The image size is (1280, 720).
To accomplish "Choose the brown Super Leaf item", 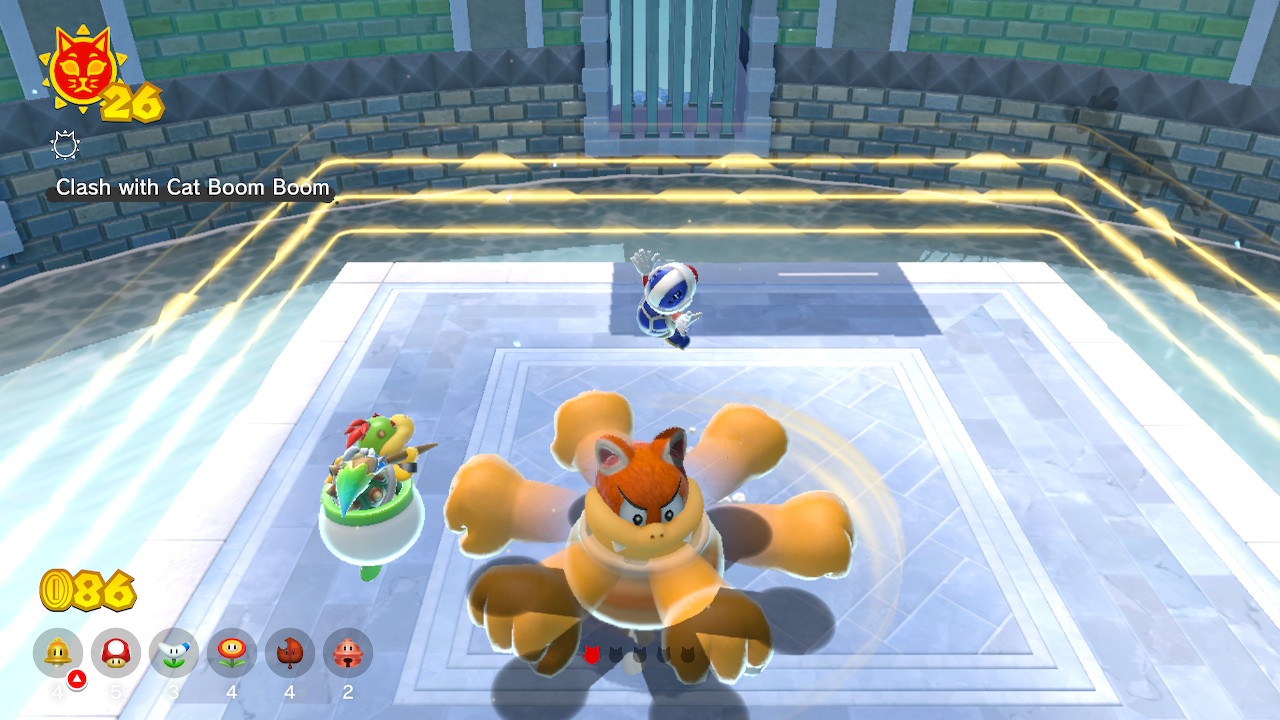I will 290,653.
